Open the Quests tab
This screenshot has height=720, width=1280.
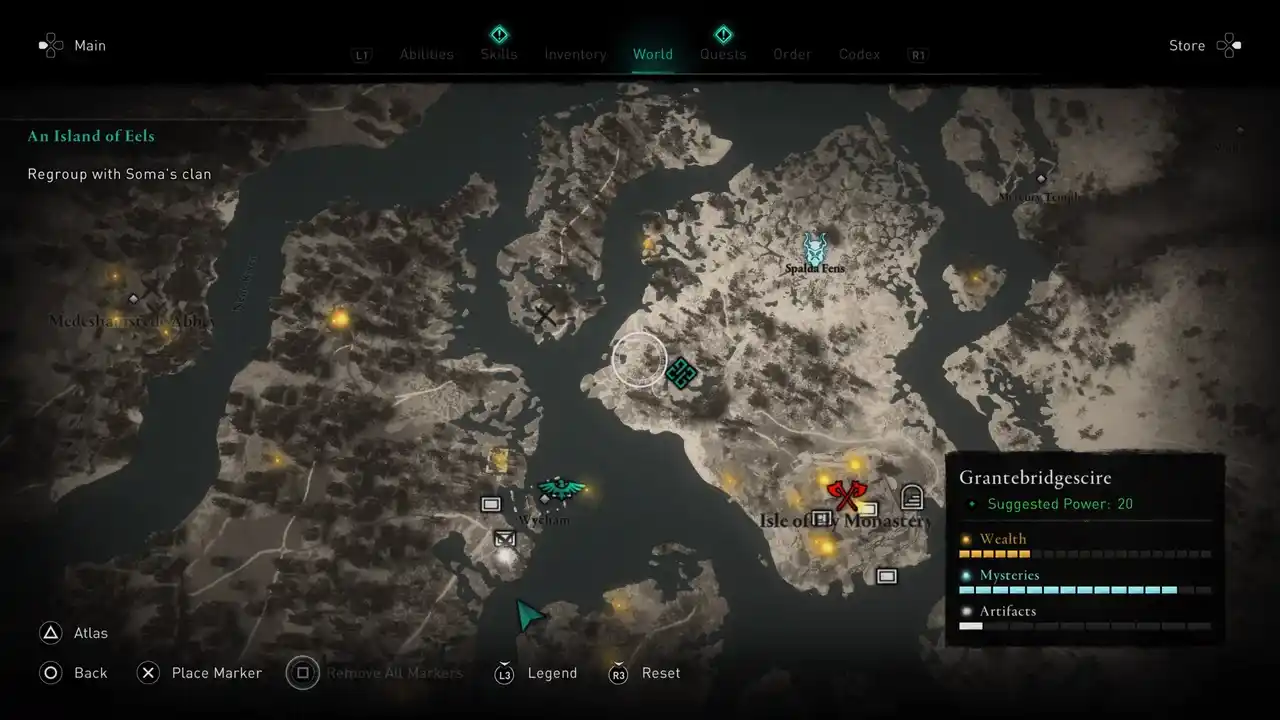tap(723, 54)
